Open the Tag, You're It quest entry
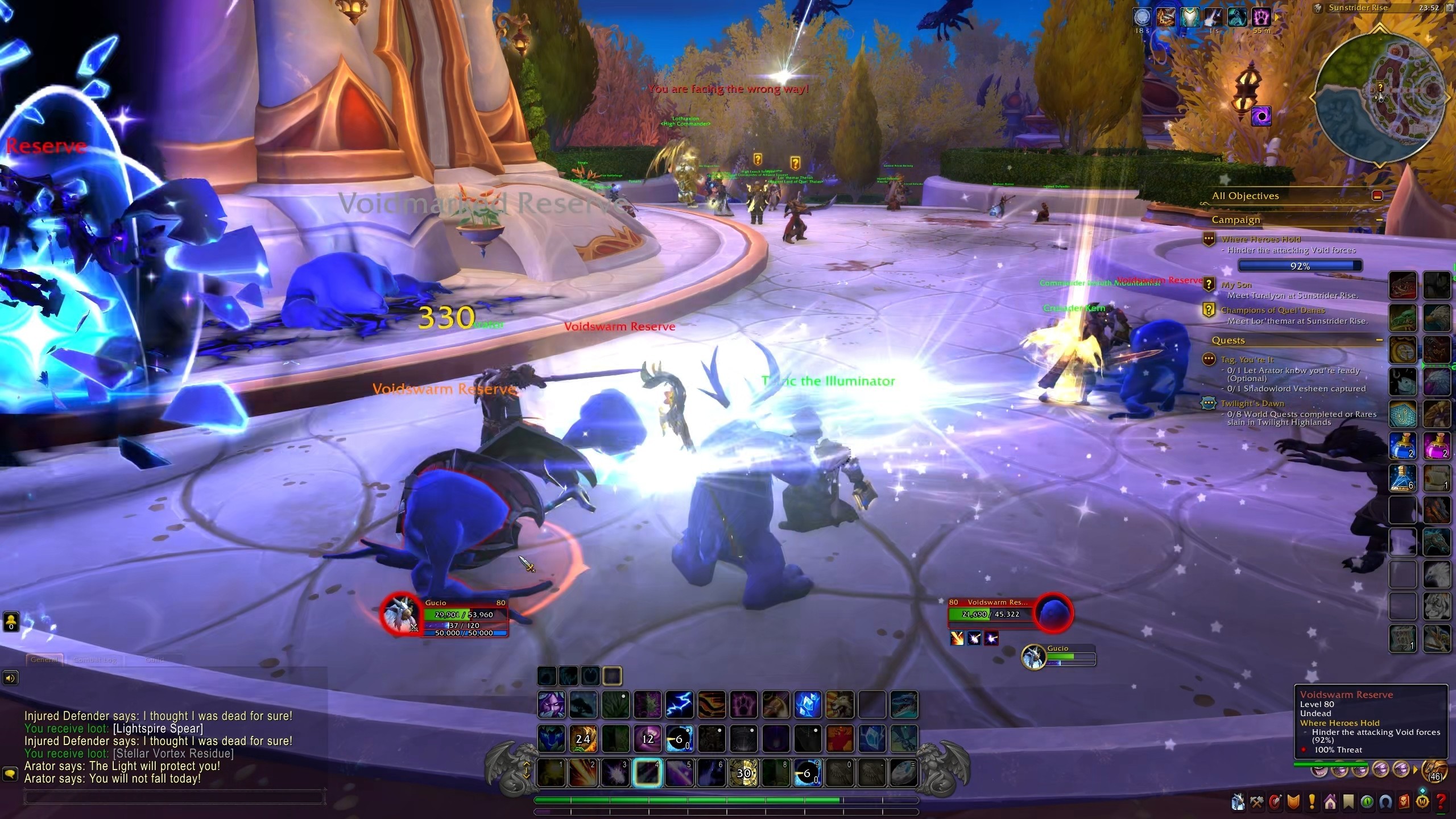 tap(1247, 360)
